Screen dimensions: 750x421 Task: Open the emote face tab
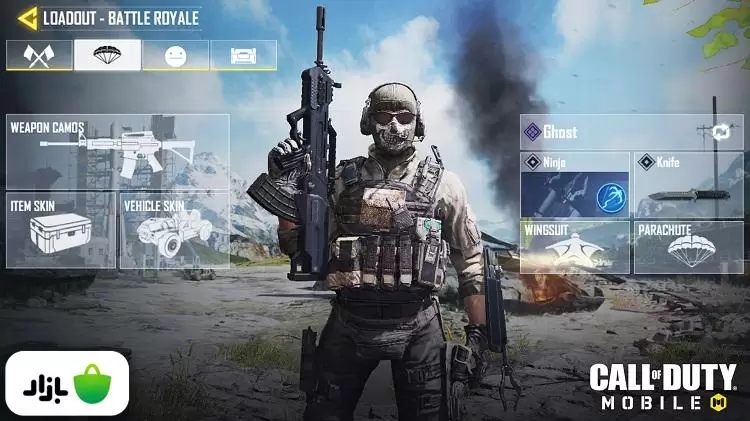175,55
